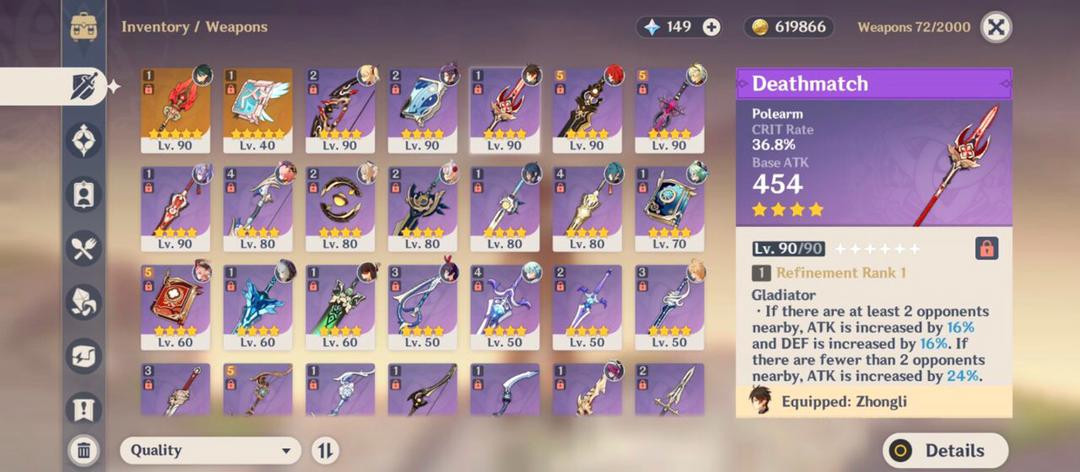Select the Lv. 90 black and red bow
The image size is (1080, 472).
point(340,110)
